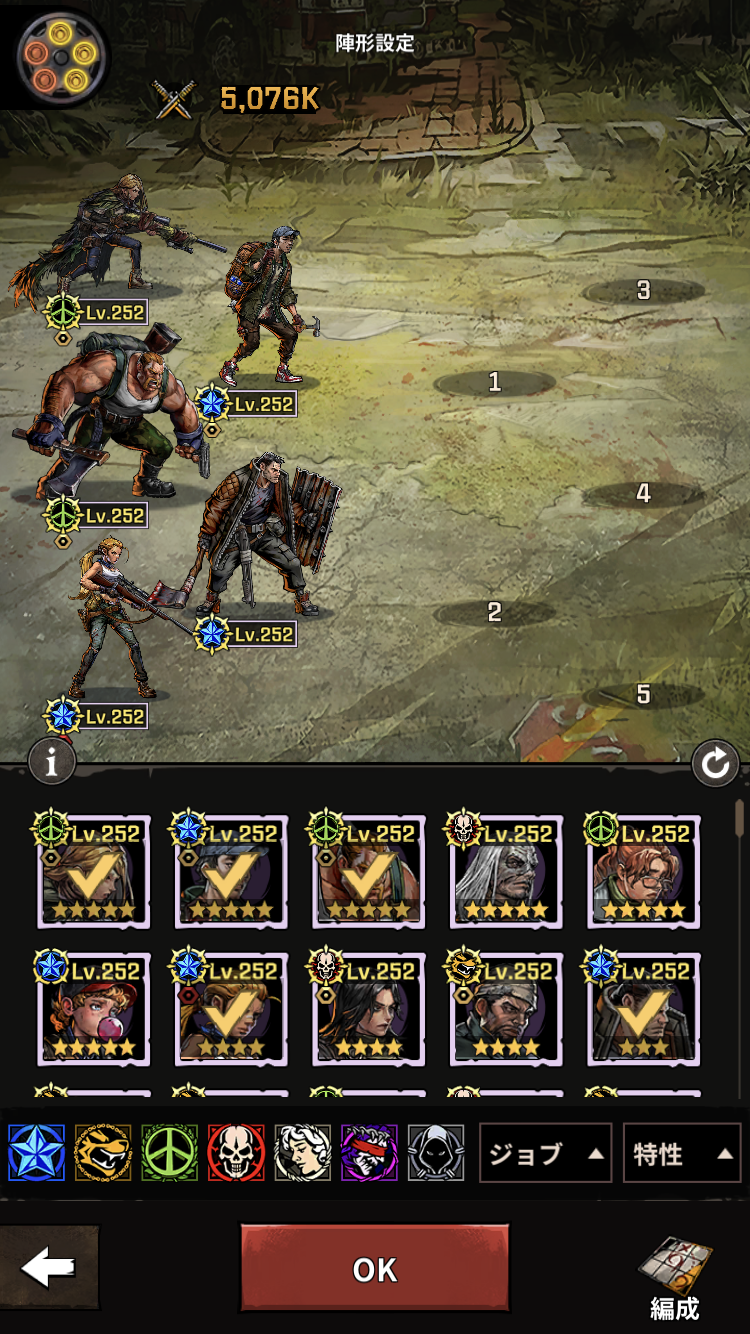Filter heroes by purple bandana faction
The height and width of the screenshot is (1334, 750).
point(369,1153)
